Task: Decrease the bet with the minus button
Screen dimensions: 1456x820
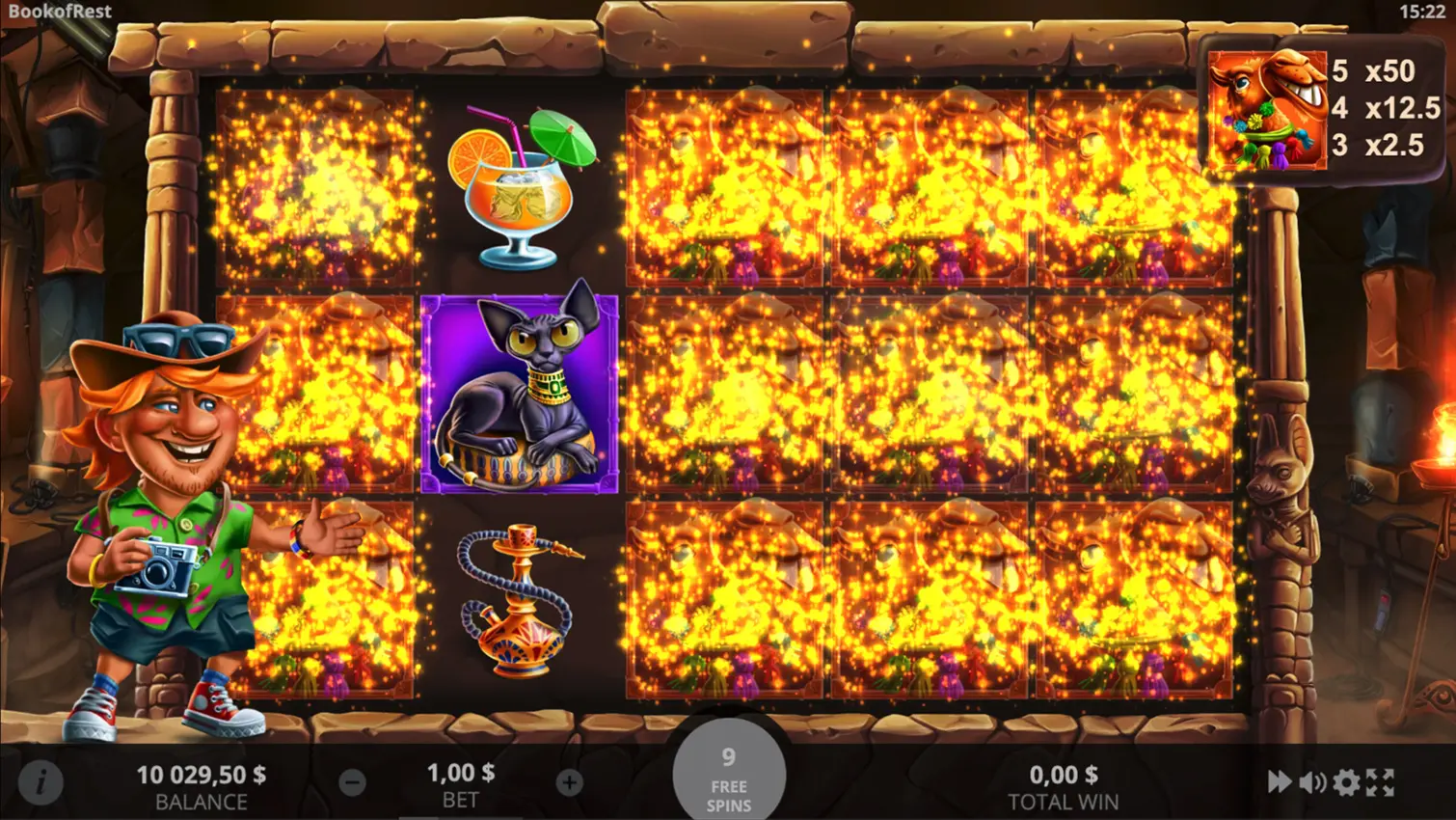Action: [352, 782]
